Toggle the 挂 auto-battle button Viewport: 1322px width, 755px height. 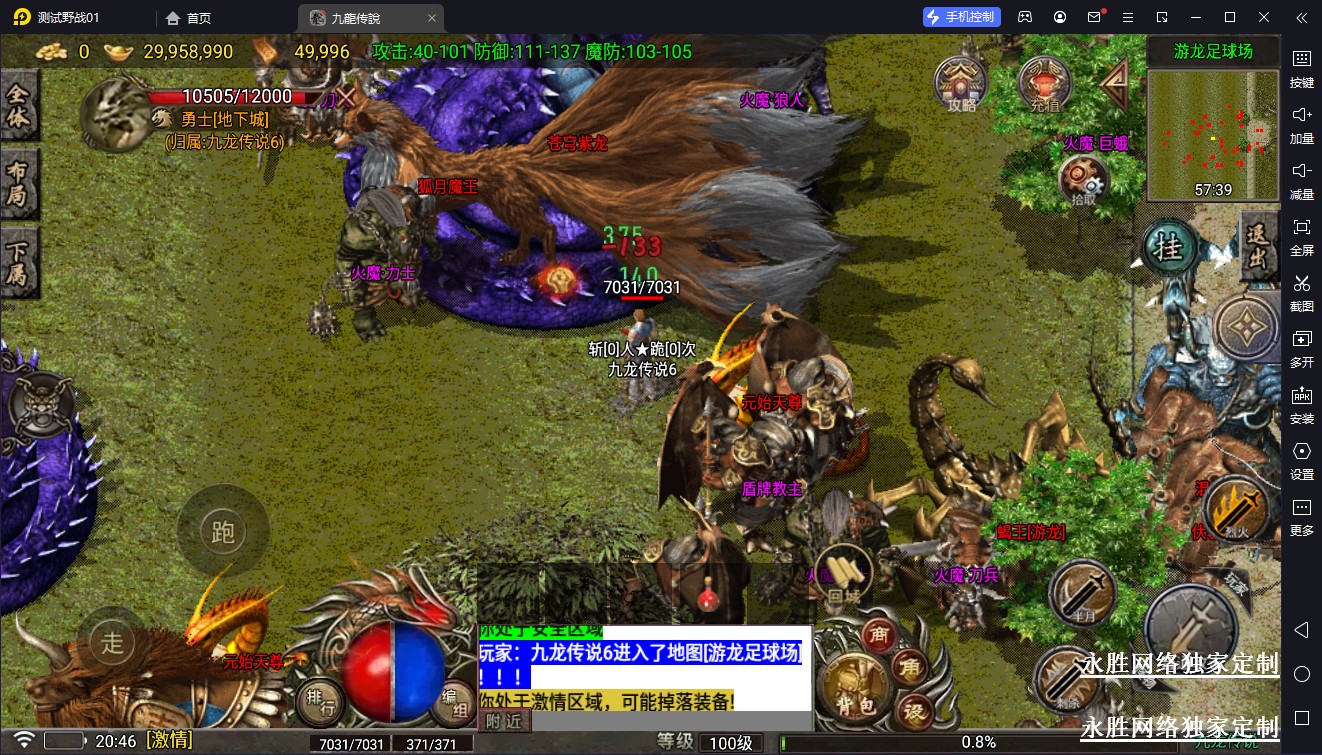coord(1168,247)
